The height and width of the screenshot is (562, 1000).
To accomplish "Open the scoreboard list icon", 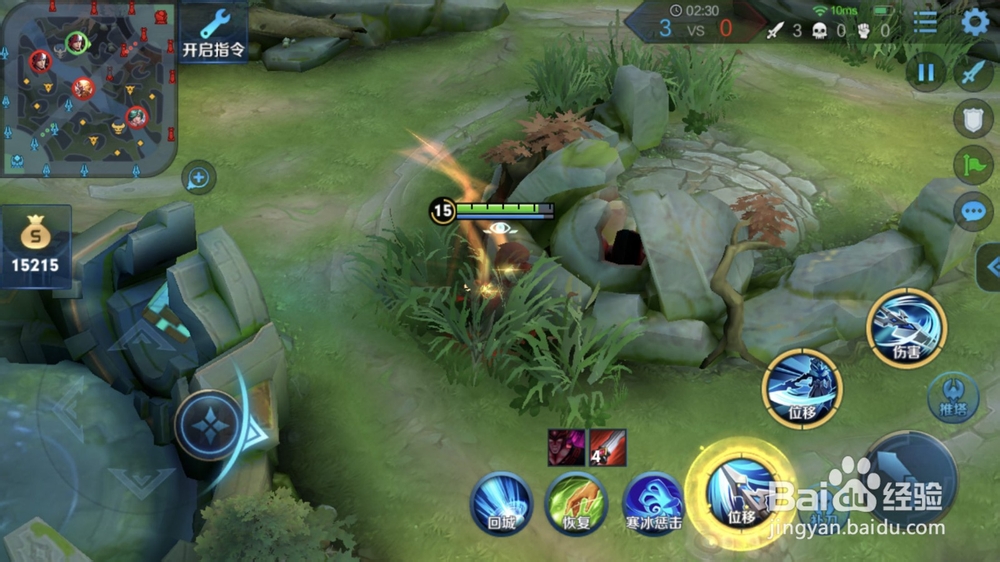I will coord(926,22).
